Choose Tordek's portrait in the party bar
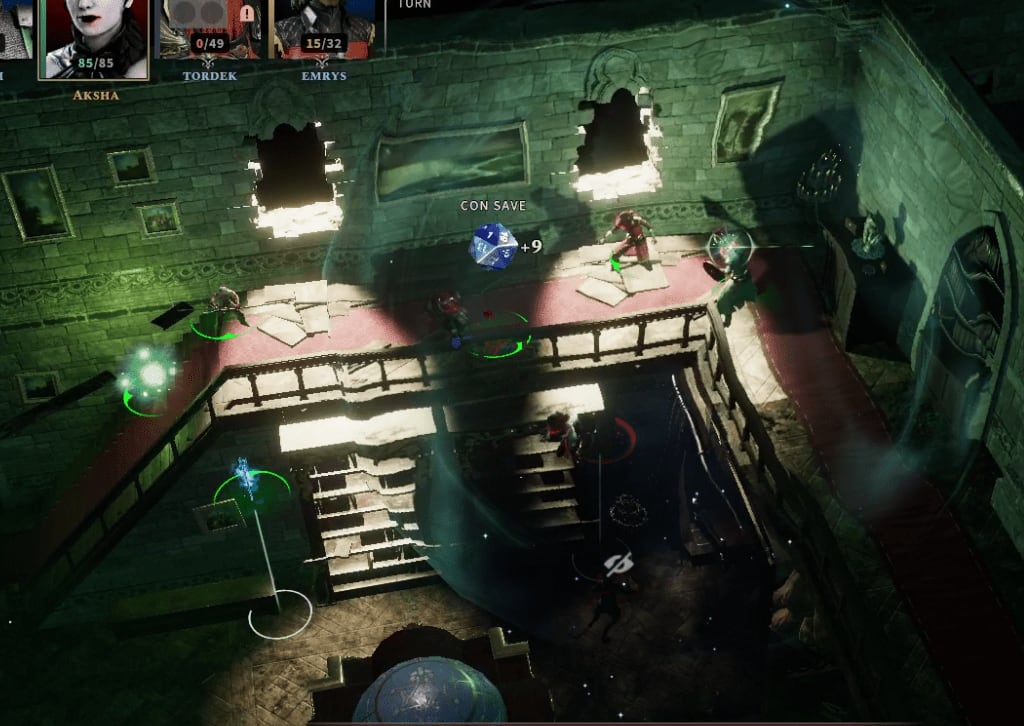The height and width of the screenshot is (726, 1024). point(210,26)
